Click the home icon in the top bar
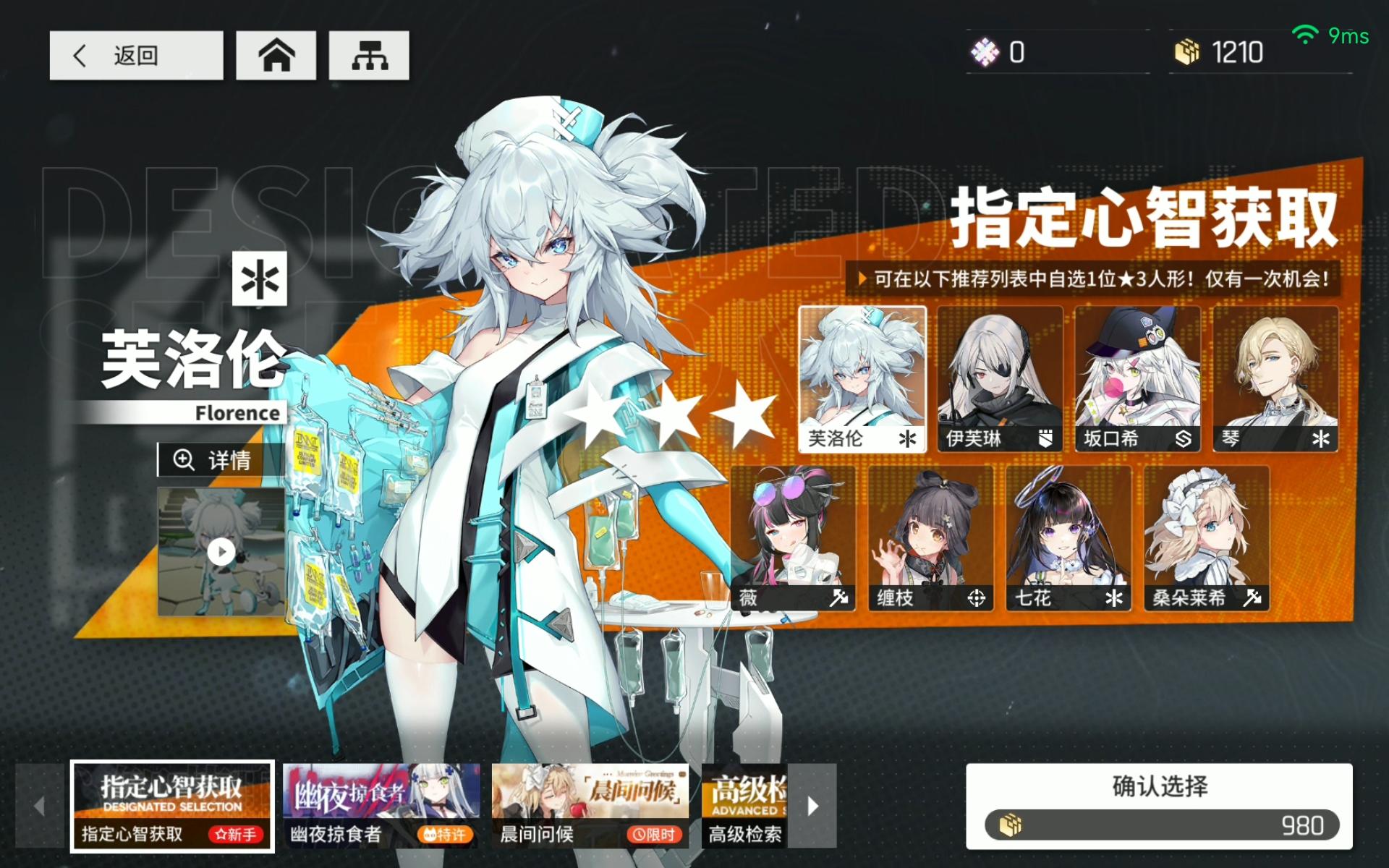The image size is (1389, 868). (276, 54)
